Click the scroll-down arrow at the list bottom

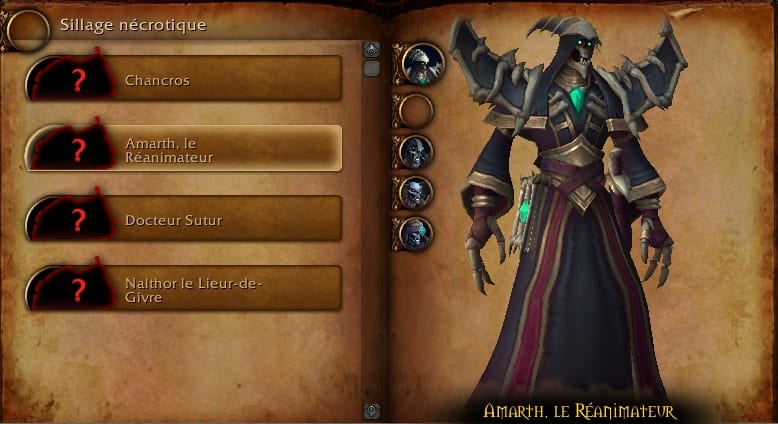[371, 409]
